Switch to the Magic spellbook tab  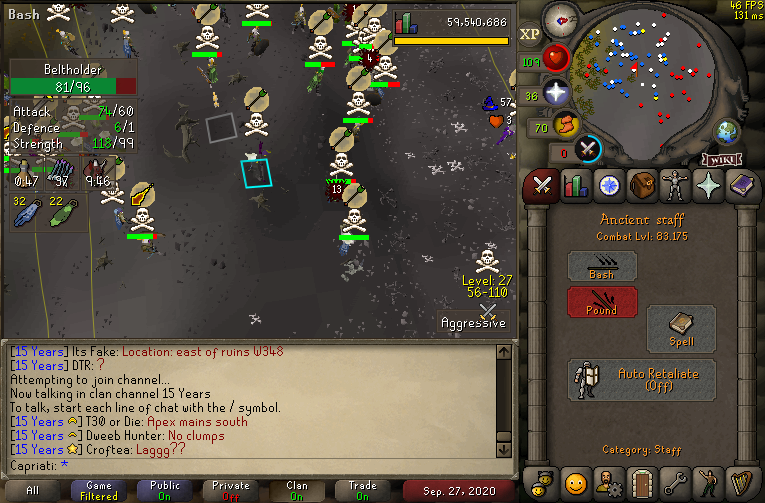[742, 186]
